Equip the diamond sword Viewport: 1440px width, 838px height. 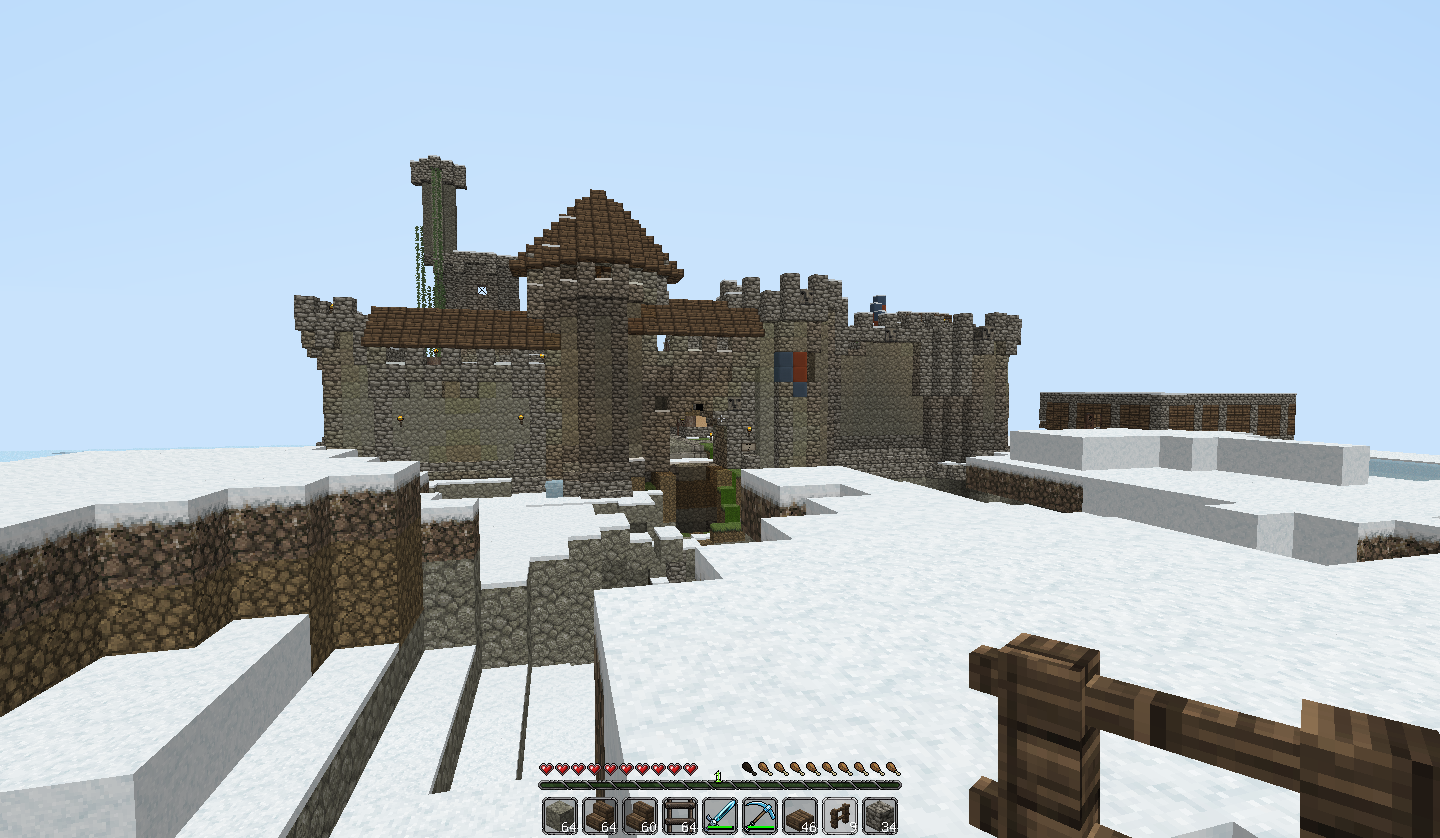720,815
